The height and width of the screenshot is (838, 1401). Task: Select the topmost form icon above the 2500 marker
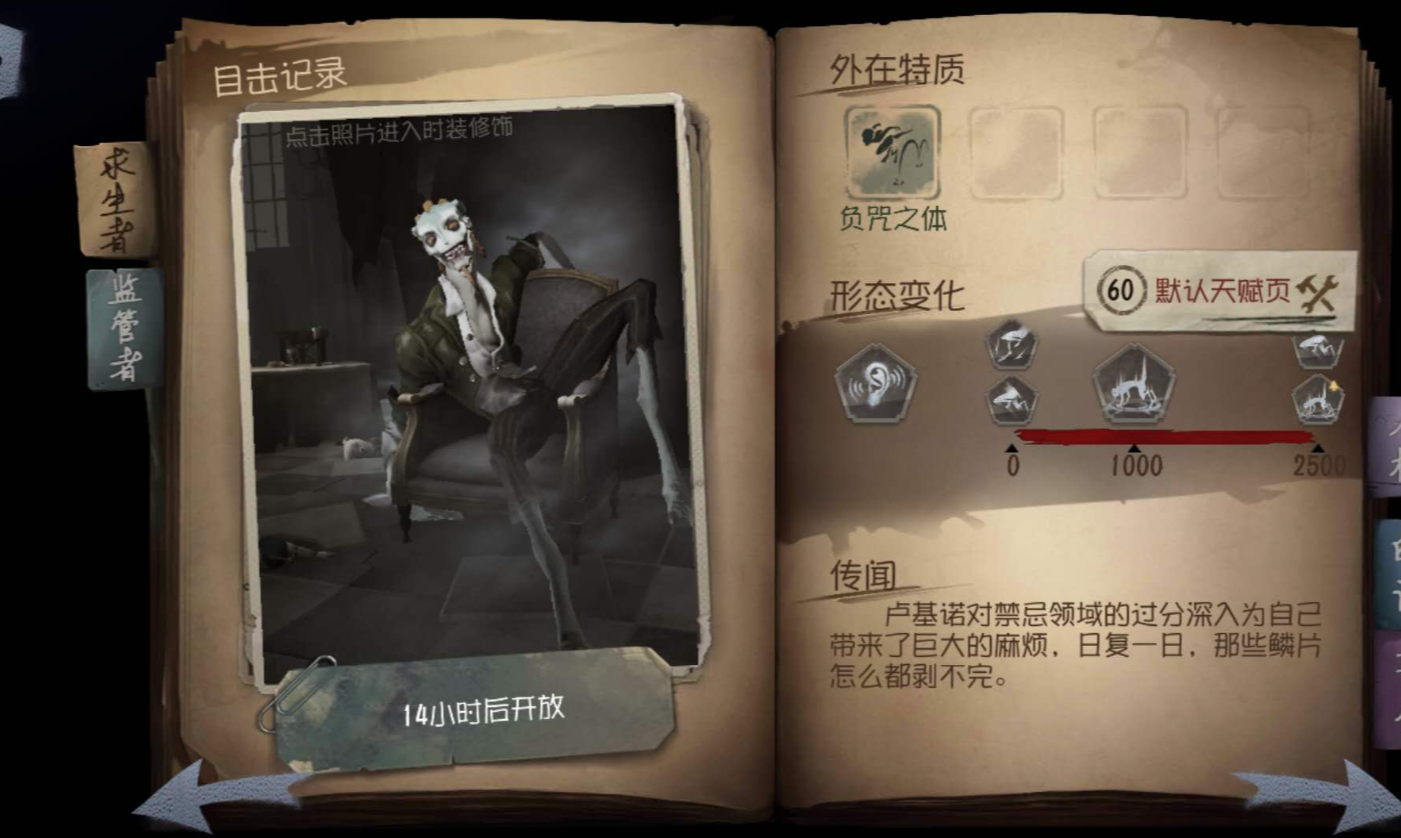point(1319,349)
